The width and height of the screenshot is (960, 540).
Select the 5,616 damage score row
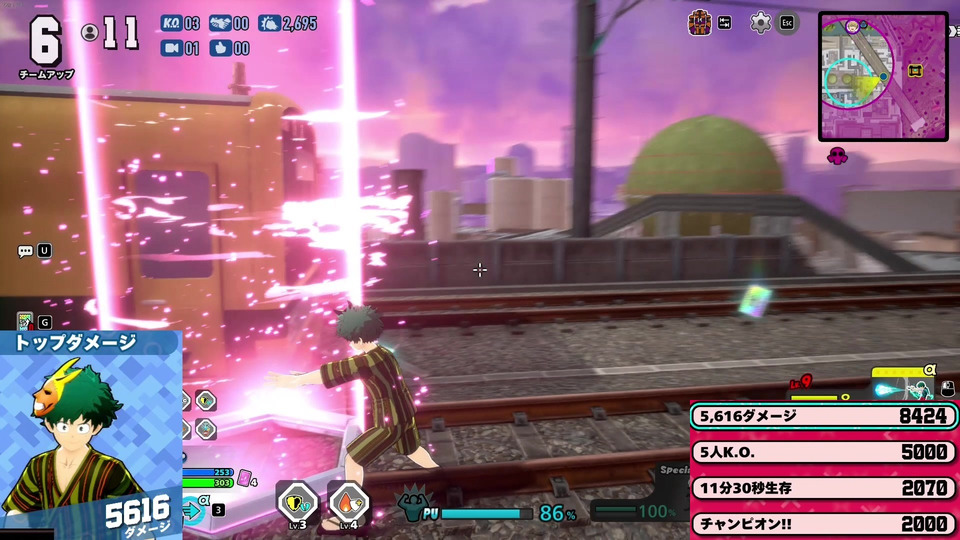point(823,416)
